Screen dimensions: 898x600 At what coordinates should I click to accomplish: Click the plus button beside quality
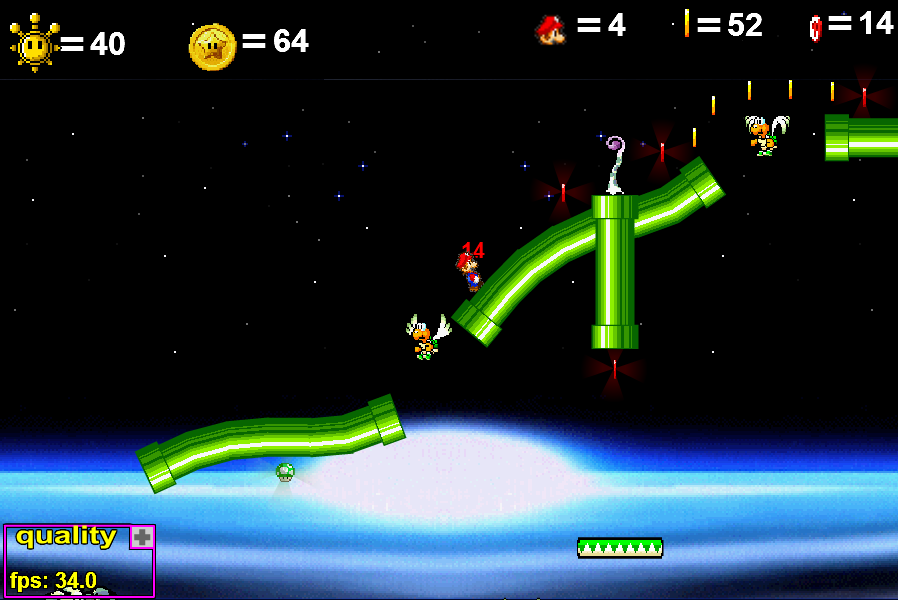[142, 537]
